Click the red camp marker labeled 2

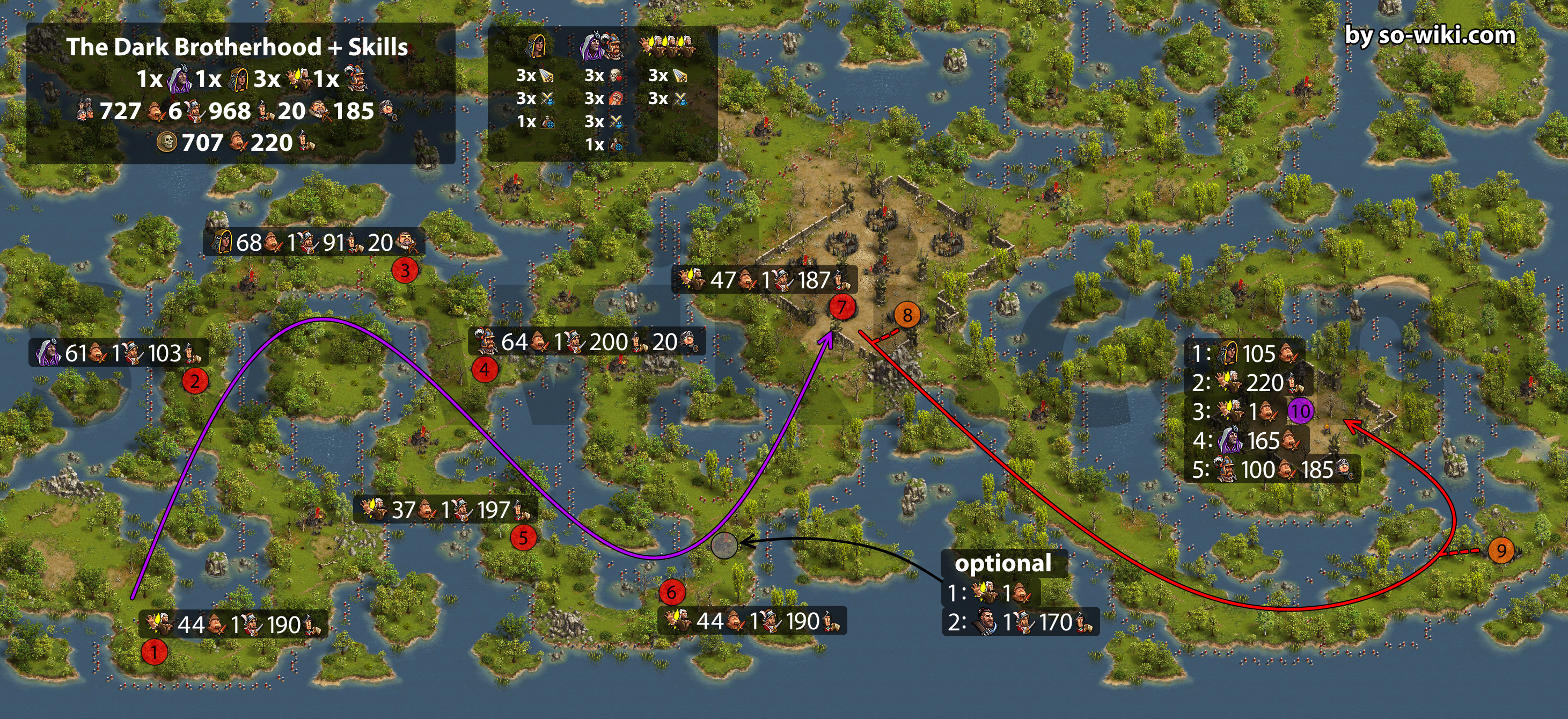[x=195, y=381]
